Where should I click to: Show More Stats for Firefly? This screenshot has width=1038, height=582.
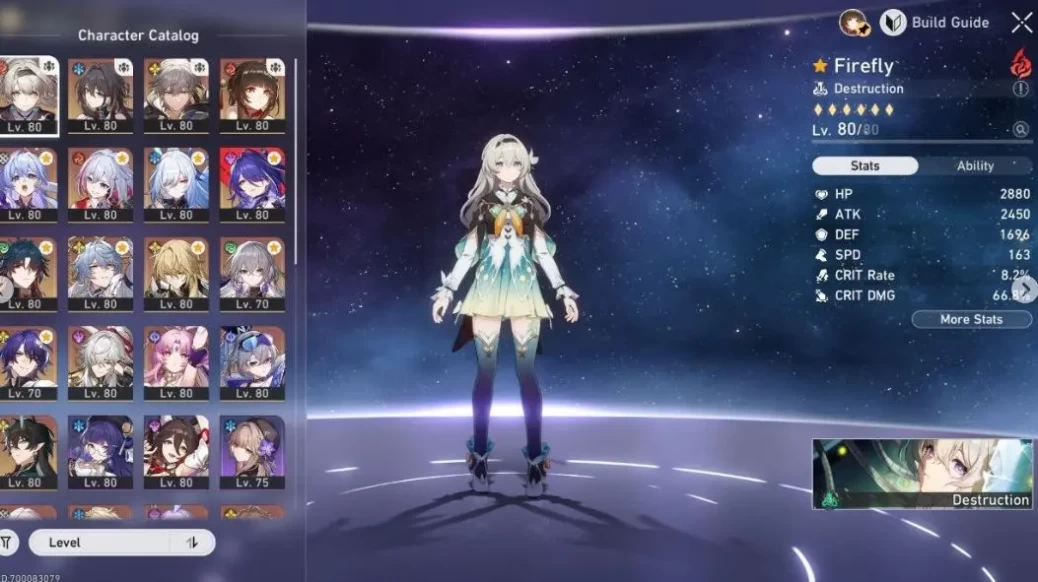click(x=971, y=319)
